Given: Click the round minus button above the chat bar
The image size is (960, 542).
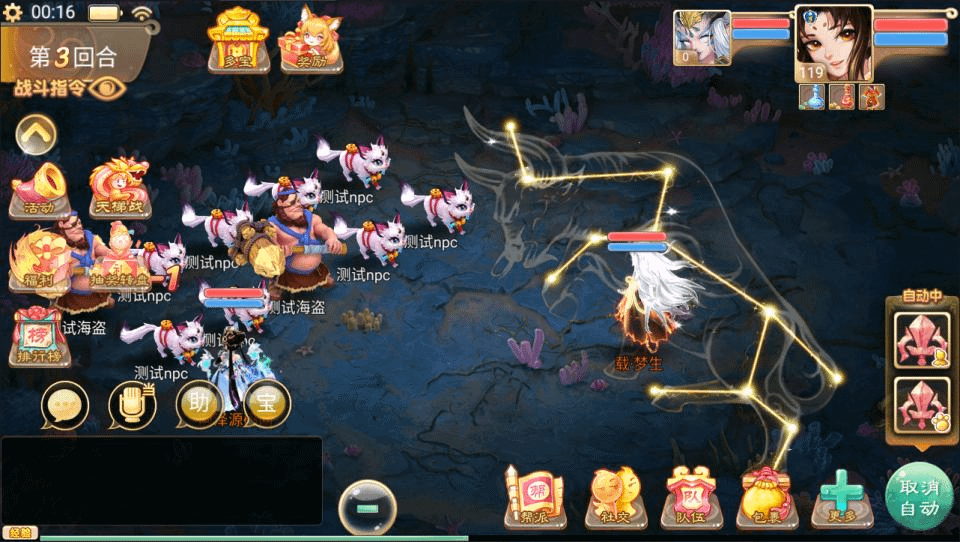Looking at the screenshot, I should (x=367, y=509).
